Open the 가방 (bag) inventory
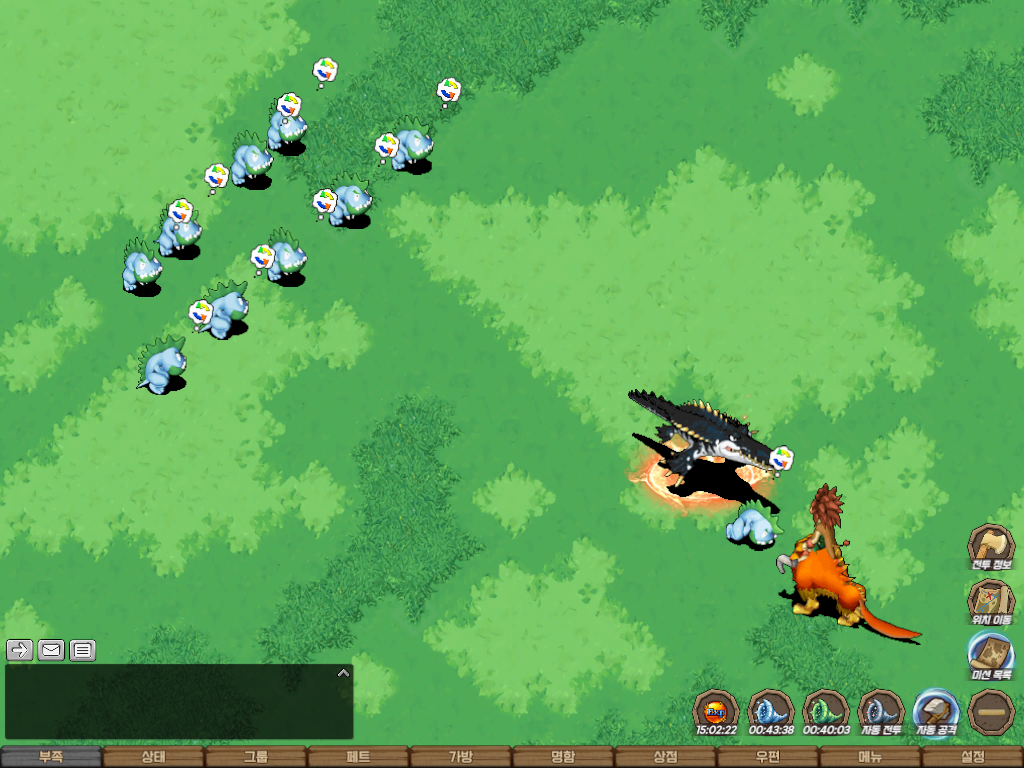The width and height of the screenshot is (1024, 768). [x=461, y=757]
